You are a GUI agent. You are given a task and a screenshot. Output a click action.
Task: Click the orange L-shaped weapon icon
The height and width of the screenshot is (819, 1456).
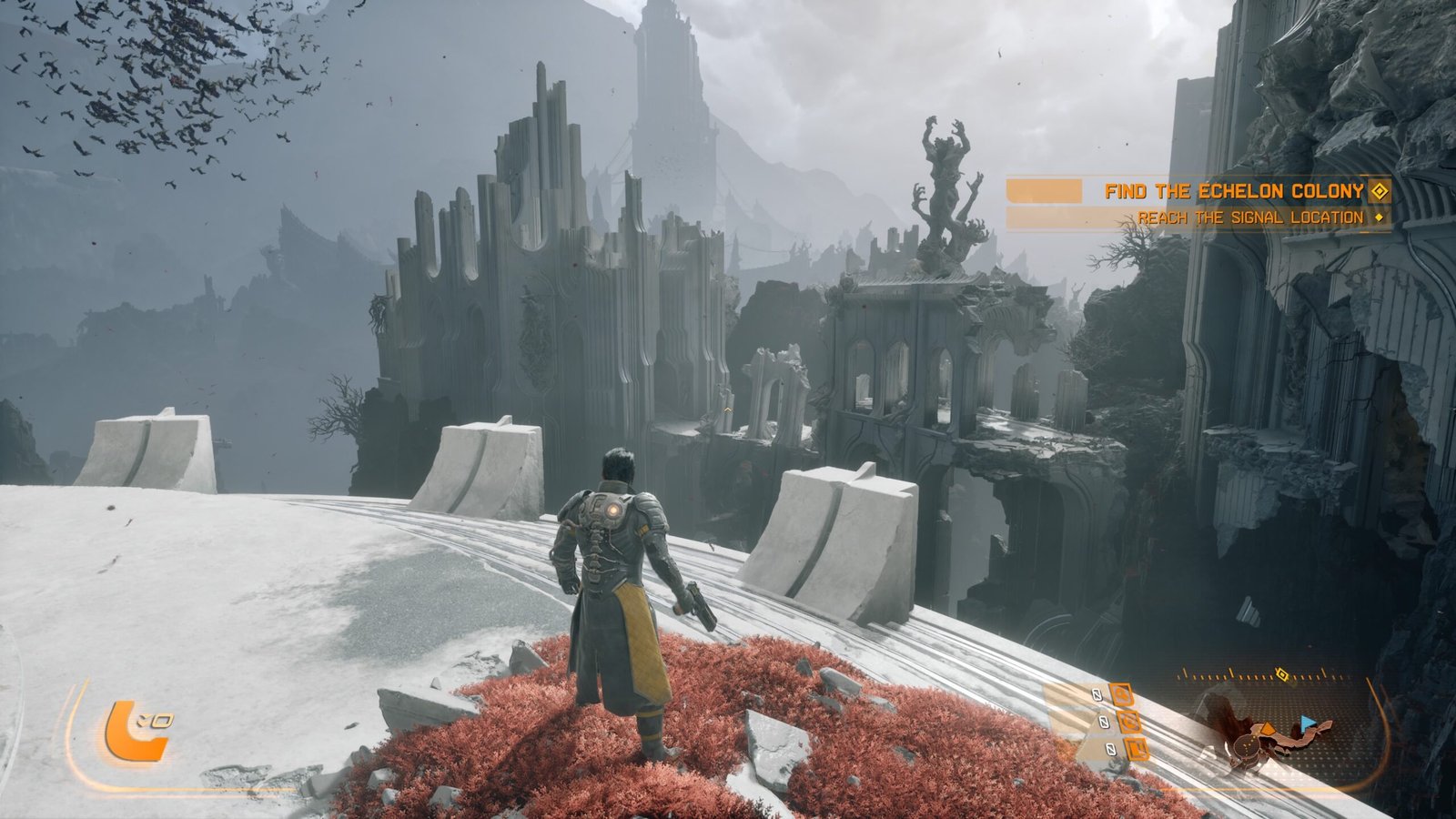[x=135, y=731]
